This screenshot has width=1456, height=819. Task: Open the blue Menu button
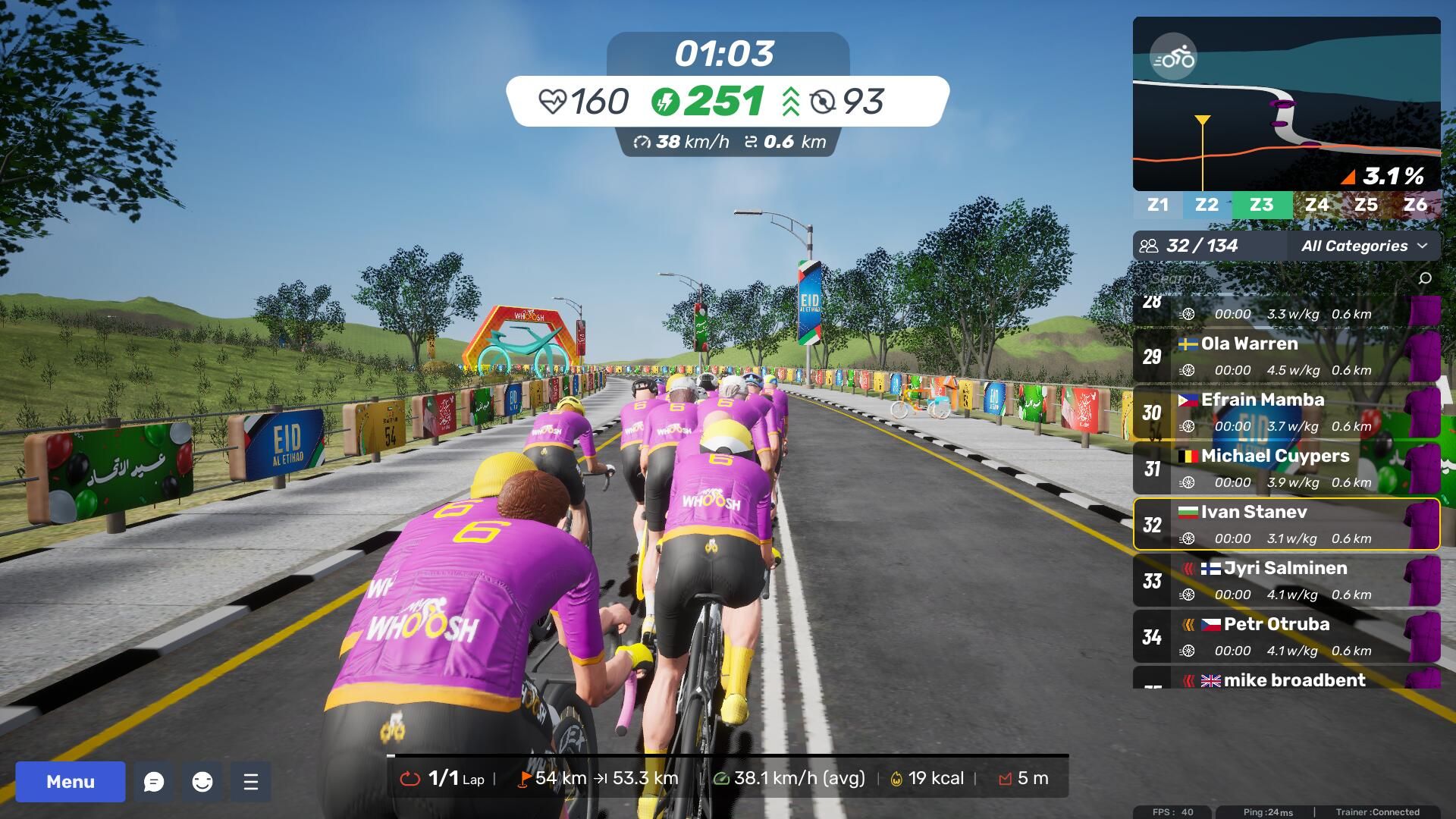[x=71, y=782]
